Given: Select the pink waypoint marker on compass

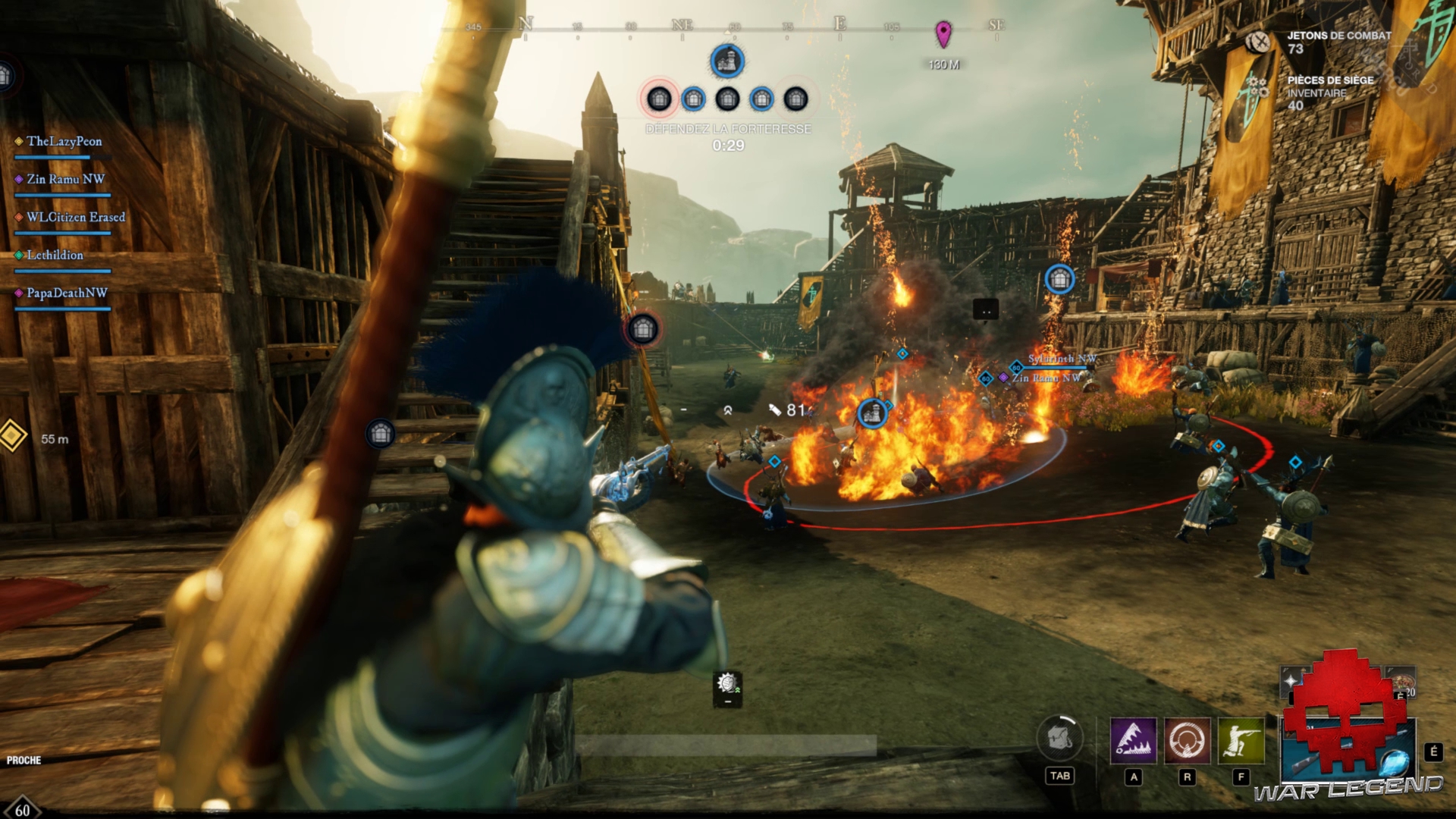Looking at the screenshot, I should click(943, 33).
